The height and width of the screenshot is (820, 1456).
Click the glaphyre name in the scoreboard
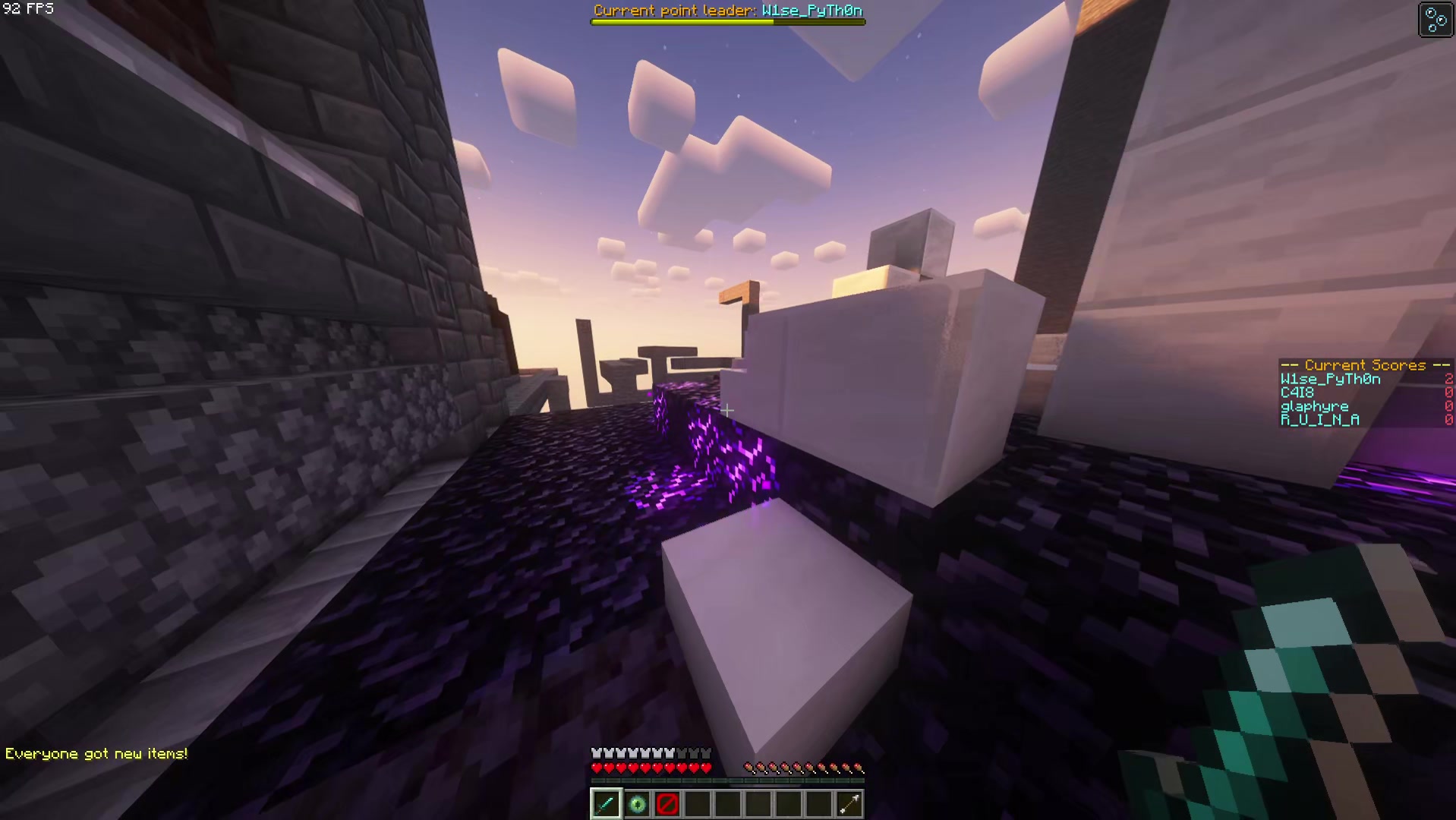point(1315,406)
